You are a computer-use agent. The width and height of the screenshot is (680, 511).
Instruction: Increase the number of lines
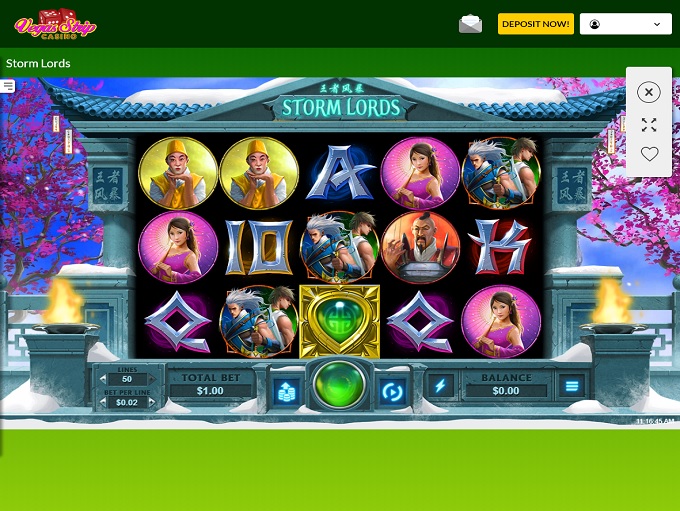click(151, 379)
